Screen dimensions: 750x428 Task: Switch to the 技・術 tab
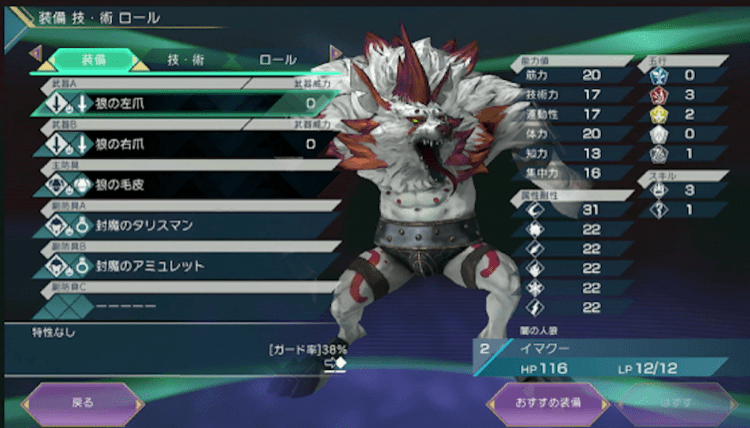pyautogui.click(x=185, y=60)
